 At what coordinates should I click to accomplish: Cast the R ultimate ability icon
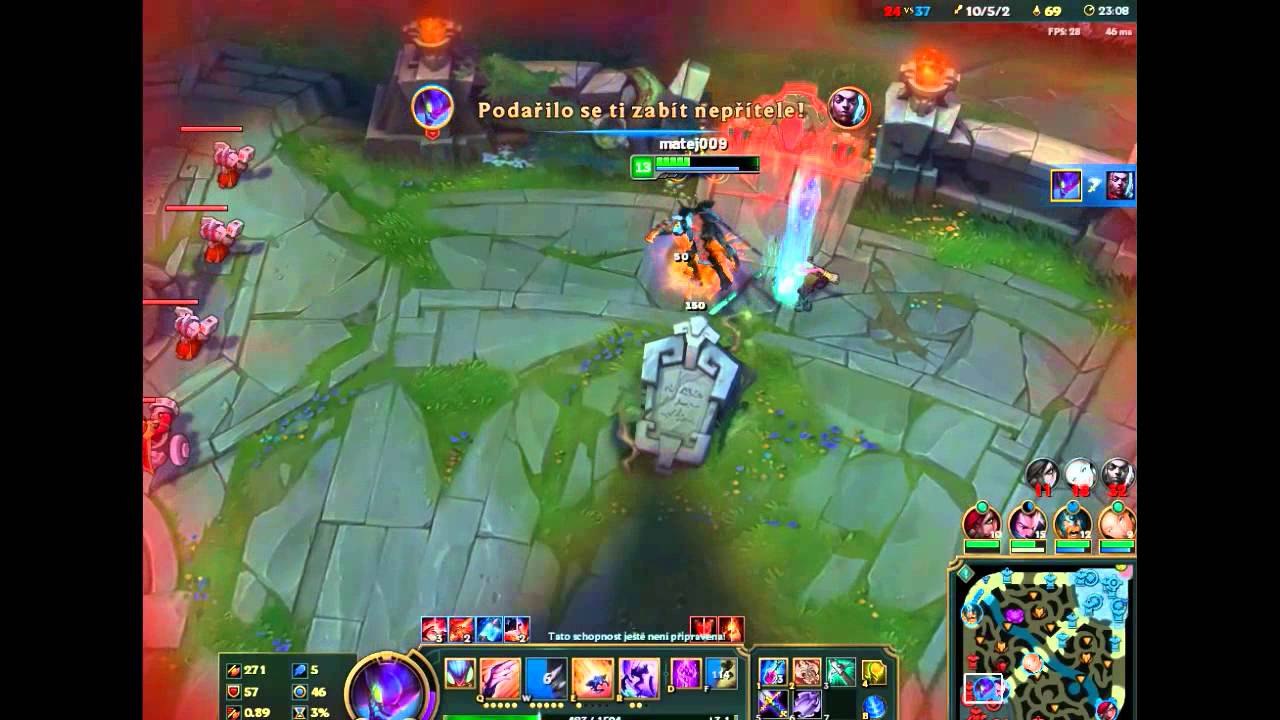click(x=638, y=675)
